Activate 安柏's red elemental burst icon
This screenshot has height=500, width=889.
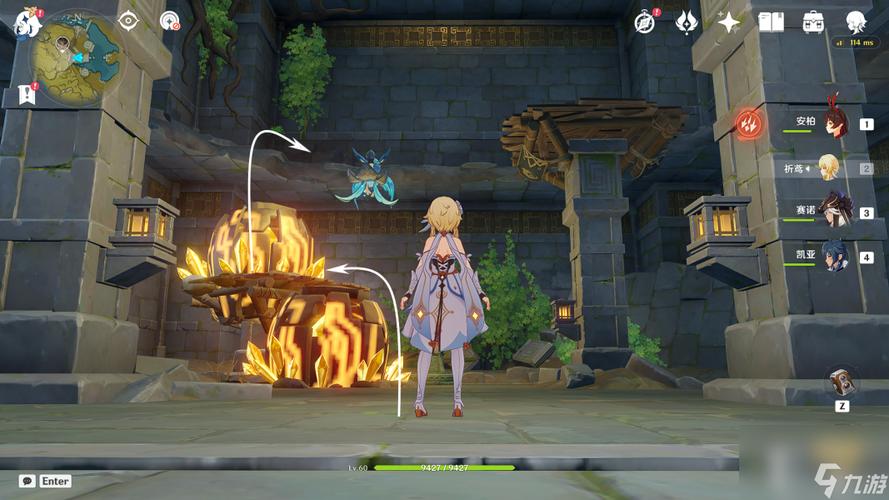pyautogui.click(x=750, y=124)
